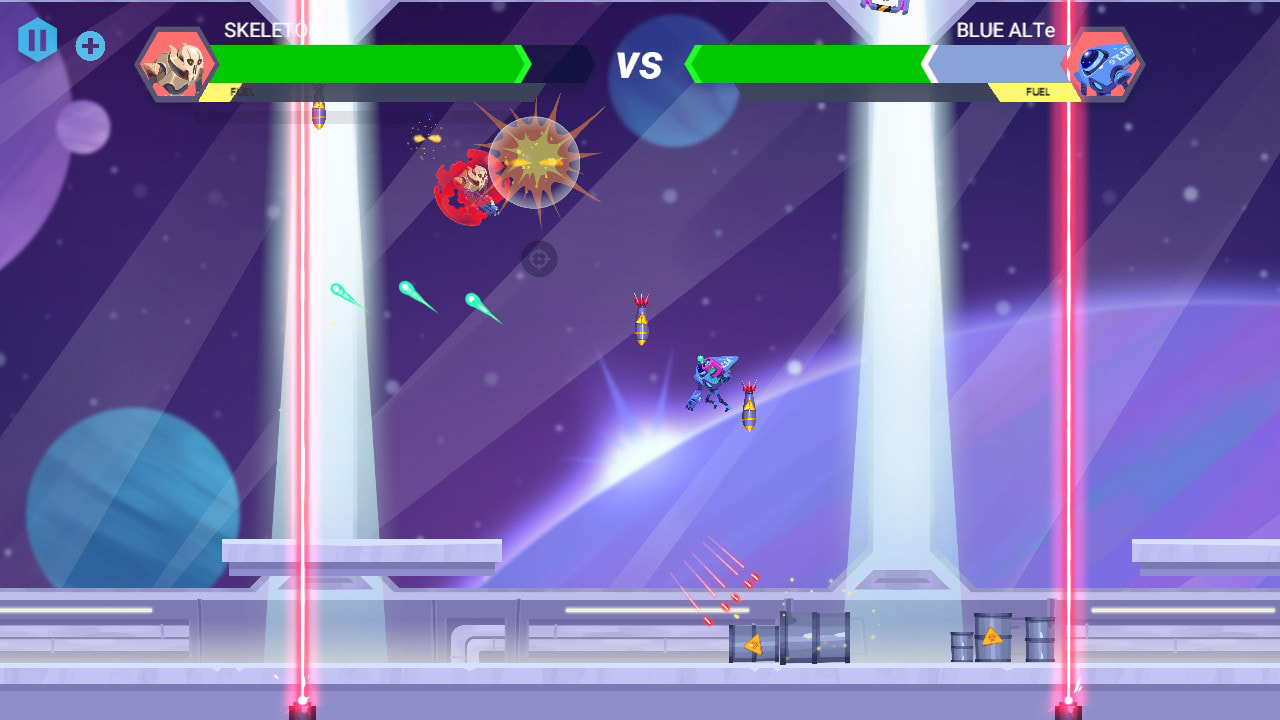Click the explosion burst near the skeleton fighter

click(537, 160)
